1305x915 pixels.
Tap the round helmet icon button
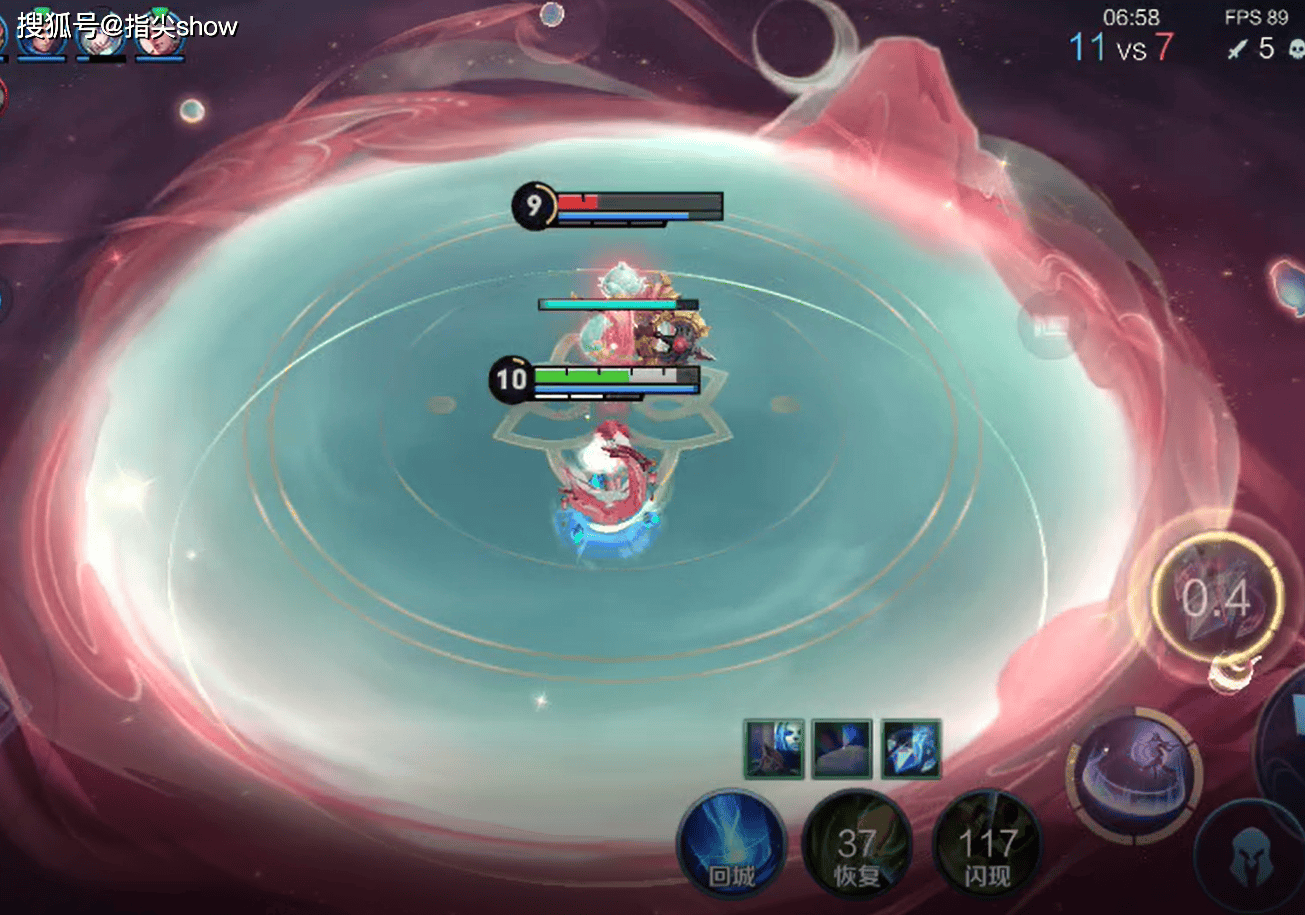tap(1249, 858)
